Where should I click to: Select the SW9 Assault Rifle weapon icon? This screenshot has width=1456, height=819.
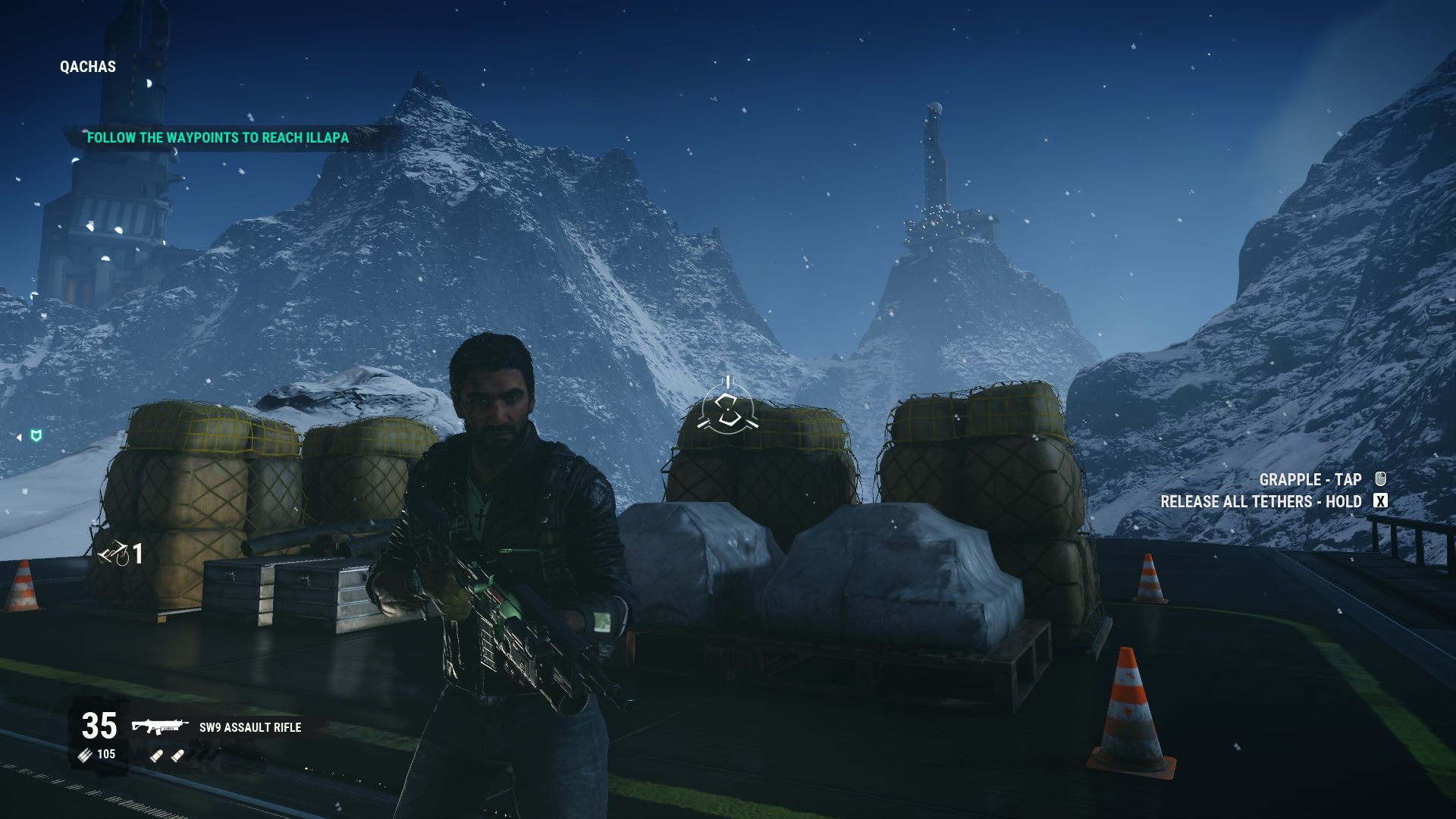pos(159,727)
